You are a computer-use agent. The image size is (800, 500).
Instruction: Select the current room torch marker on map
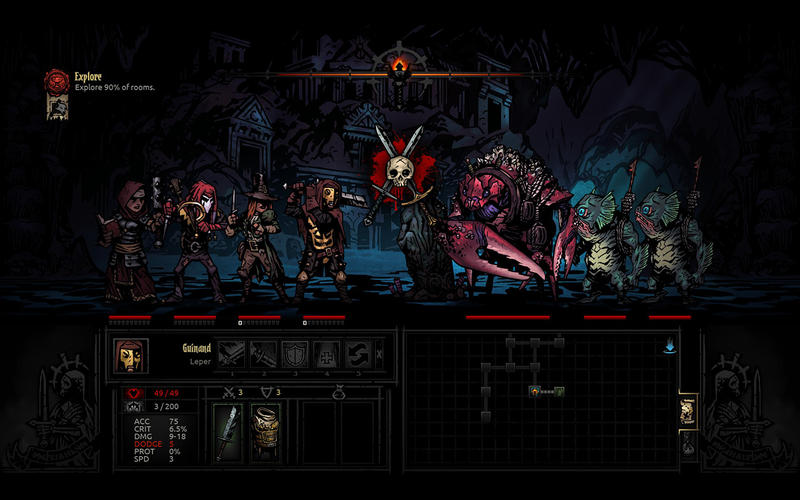coord(537,391)
